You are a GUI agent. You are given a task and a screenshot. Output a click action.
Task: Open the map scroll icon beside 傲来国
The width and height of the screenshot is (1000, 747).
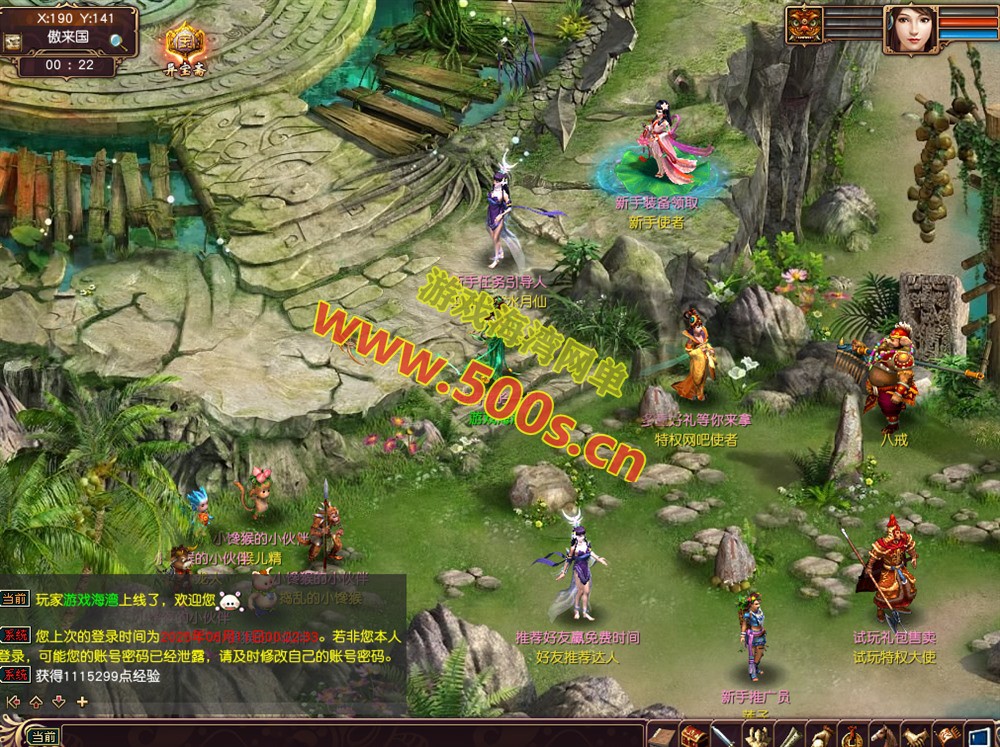(13, 41)
